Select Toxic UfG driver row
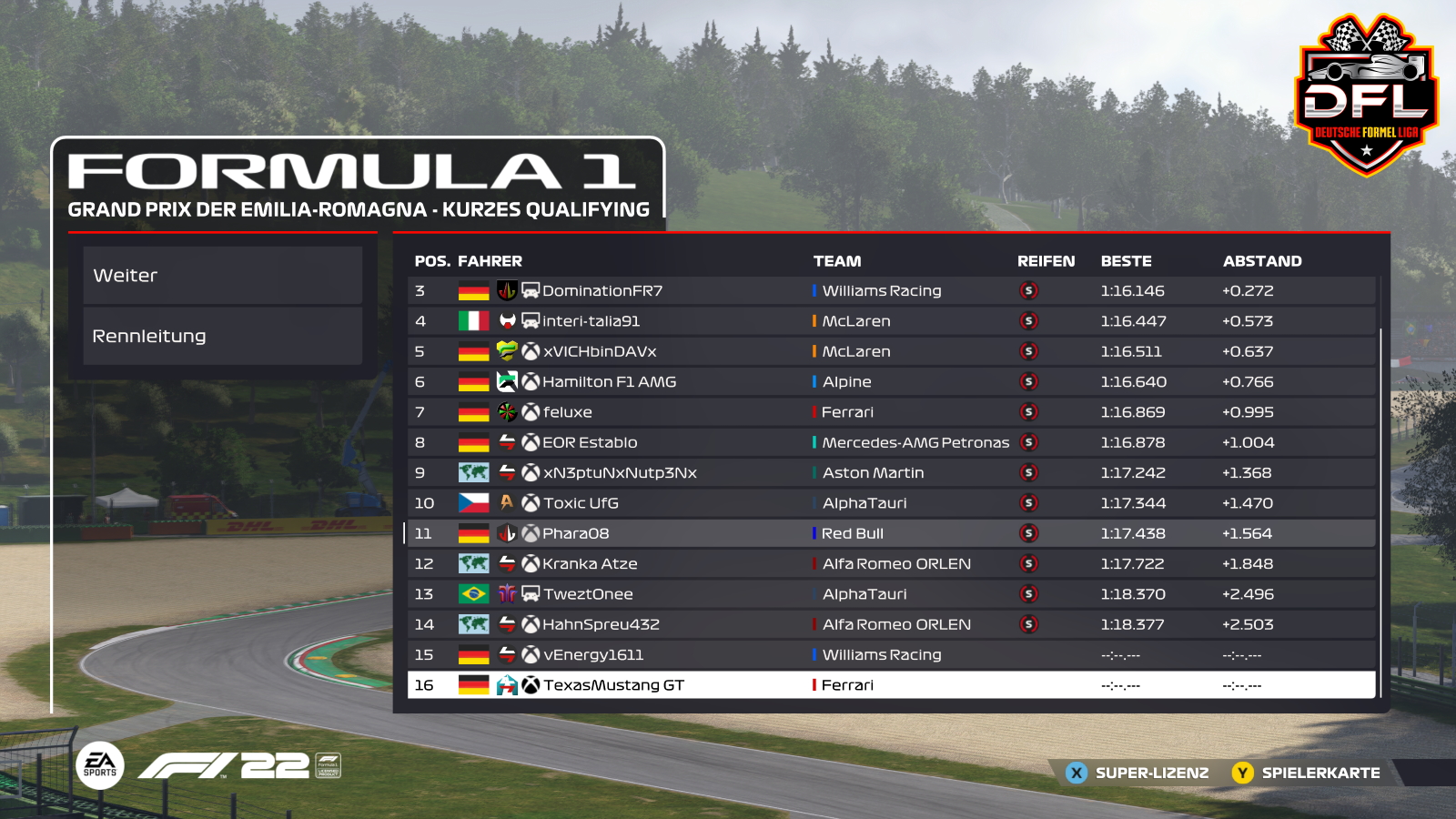The width and height of the screenshot is (1456, 819). coord(891,503)
